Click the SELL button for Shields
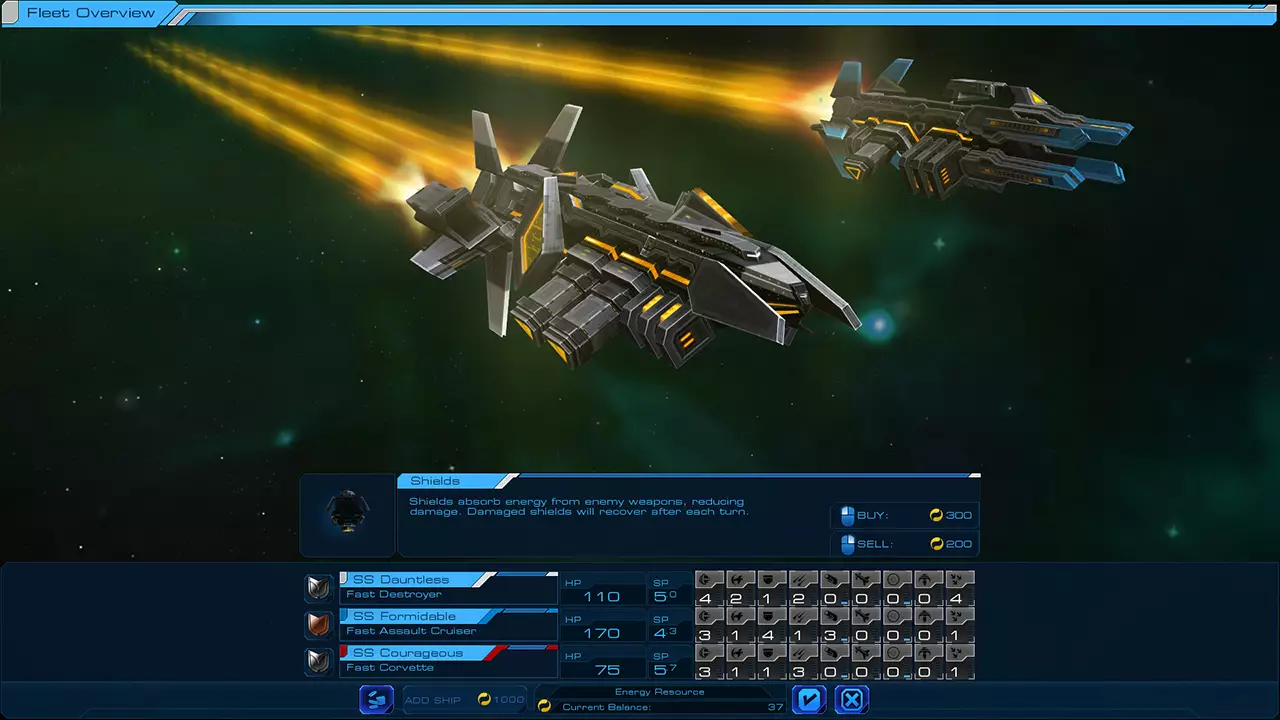Viewport: 1280px width, 720px height. tap(903, 544)
